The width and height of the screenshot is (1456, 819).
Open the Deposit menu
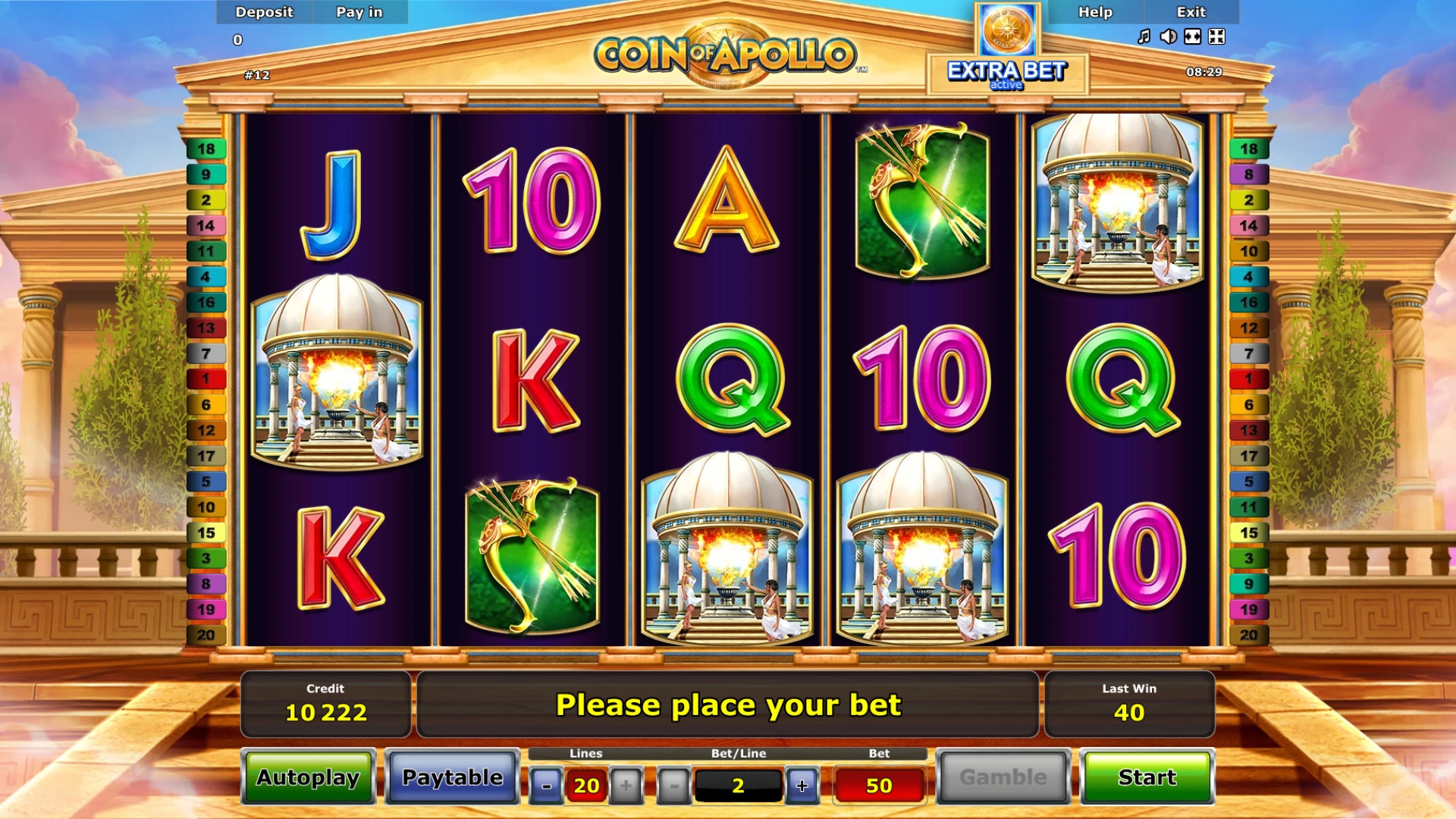click(264, 12)
